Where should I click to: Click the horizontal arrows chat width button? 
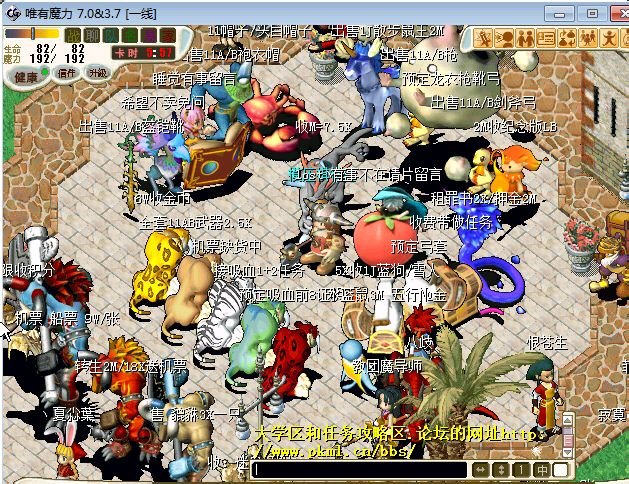(481, 470)
